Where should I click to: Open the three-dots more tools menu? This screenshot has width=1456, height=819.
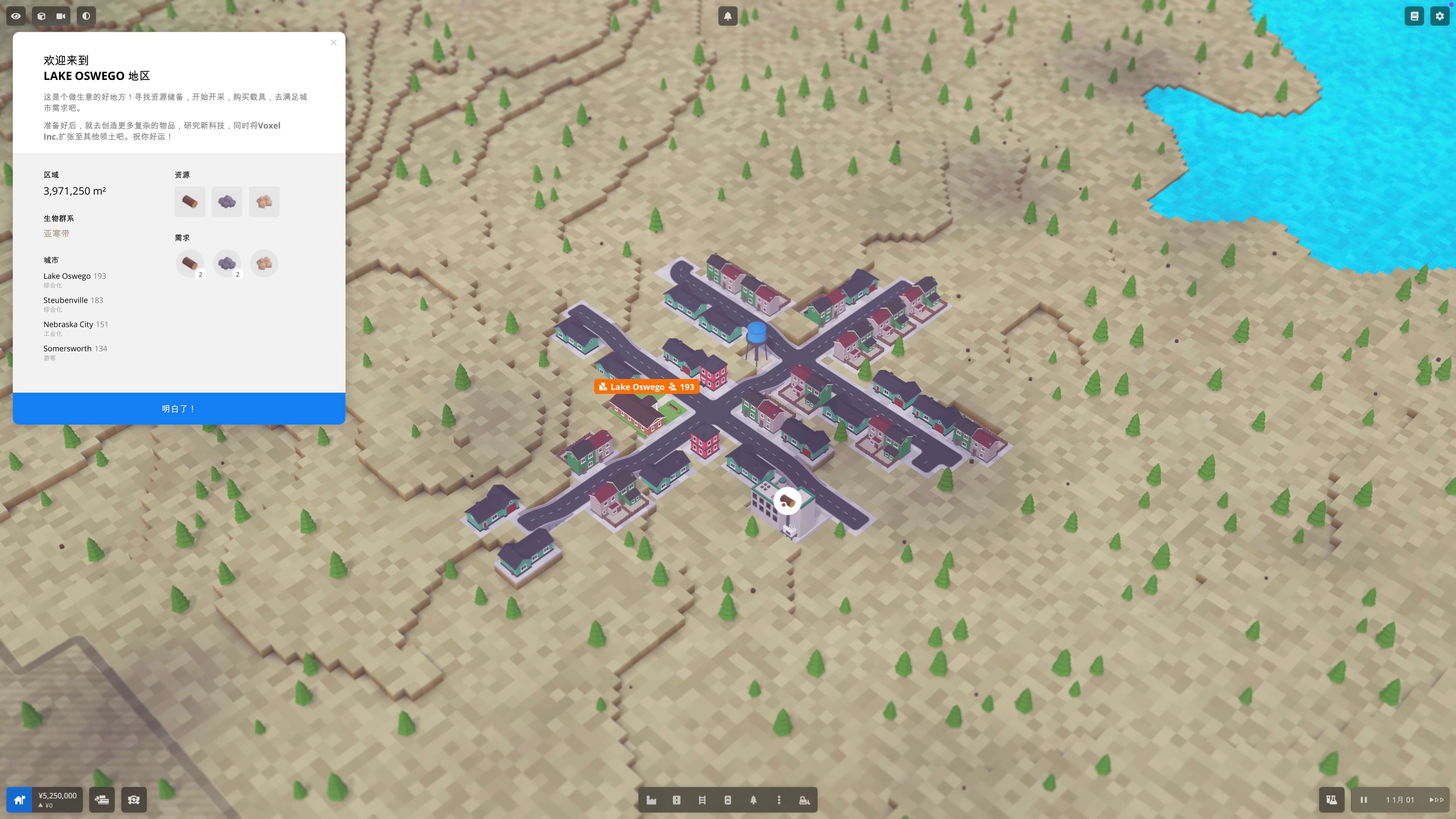(x=779, y=800)
